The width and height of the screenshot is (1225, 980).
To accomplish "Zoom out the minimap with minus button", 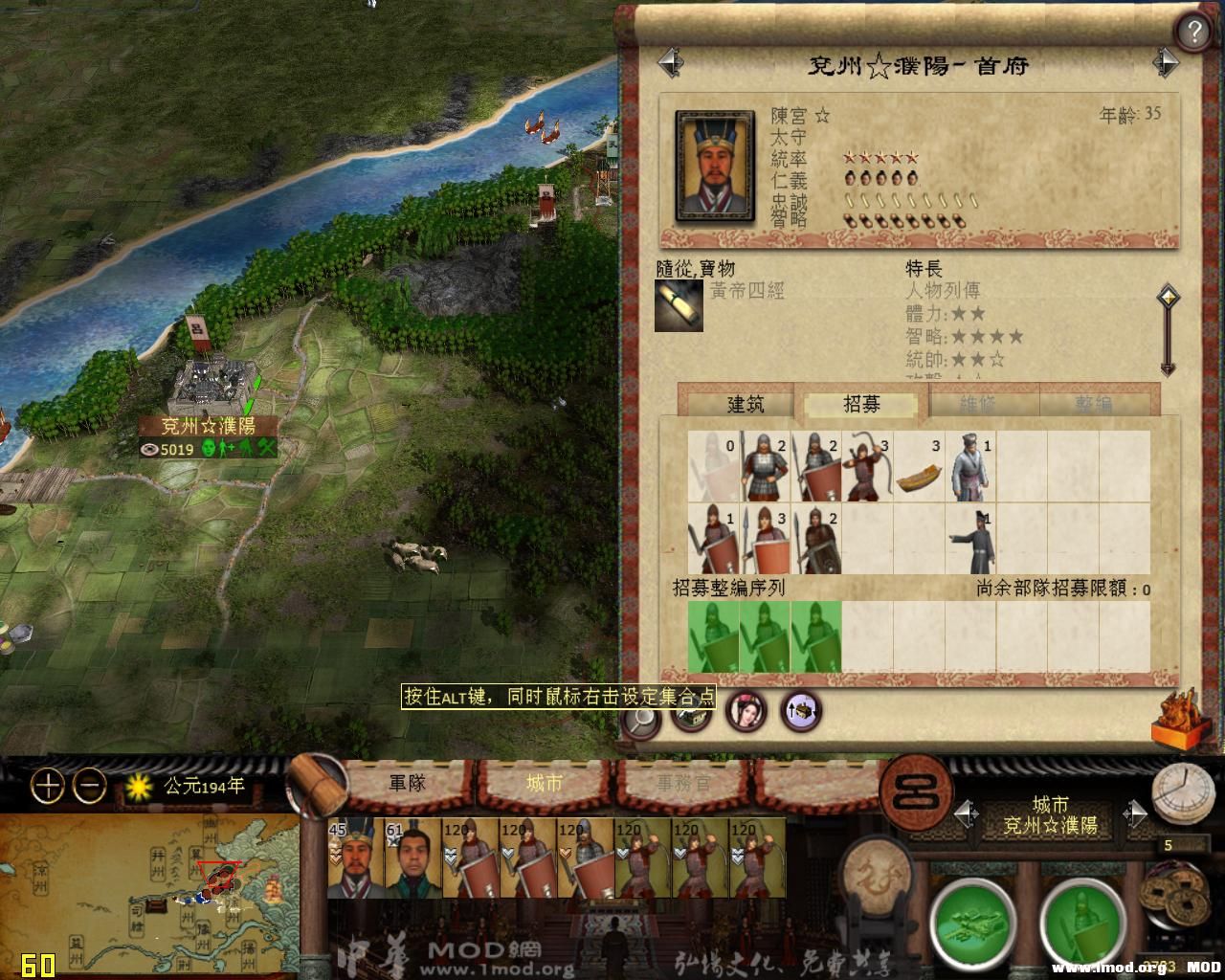I will click(90, 787).
